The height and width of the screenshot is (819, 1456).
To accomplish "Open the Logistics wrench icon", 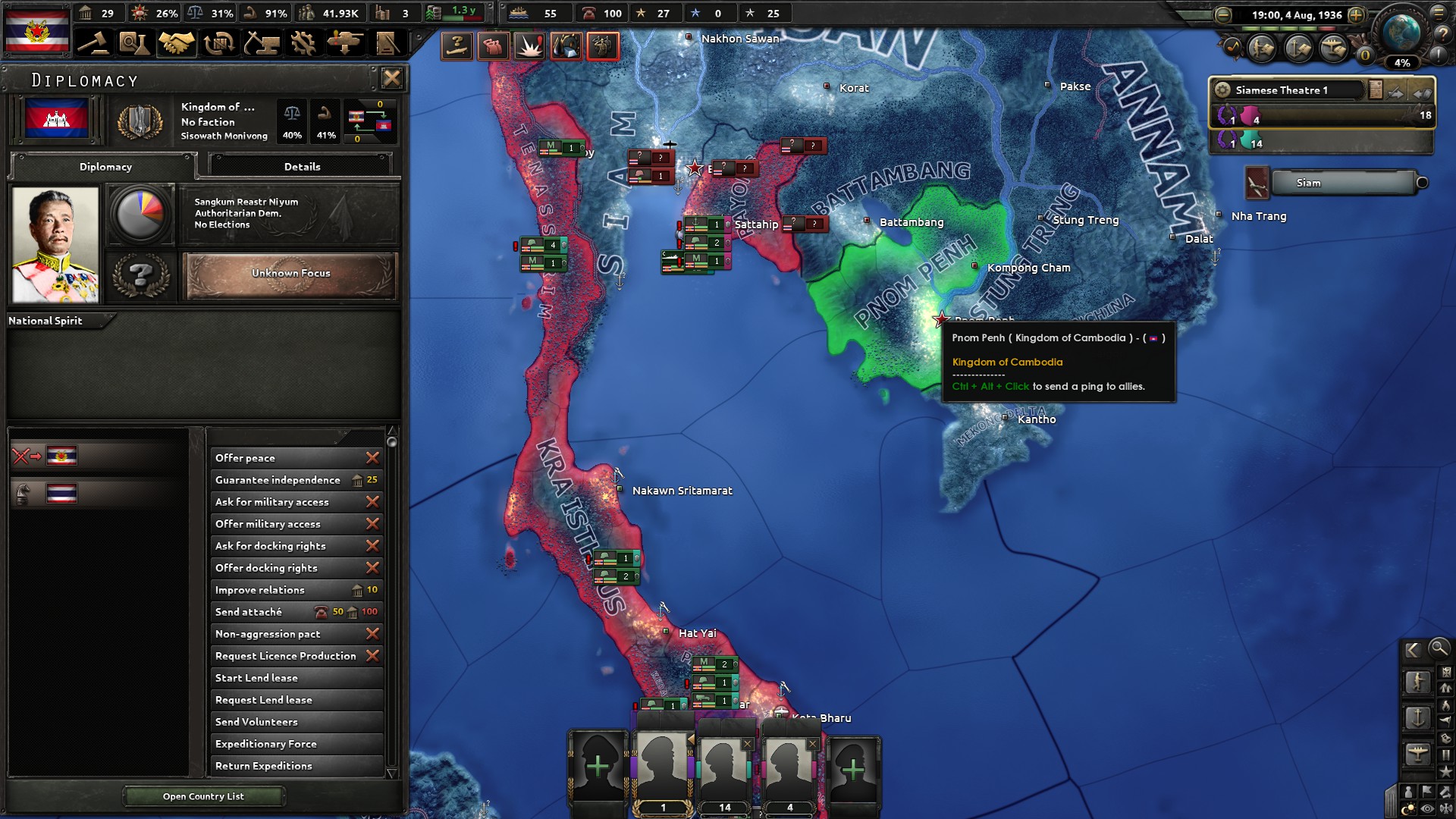I will 304,43.
